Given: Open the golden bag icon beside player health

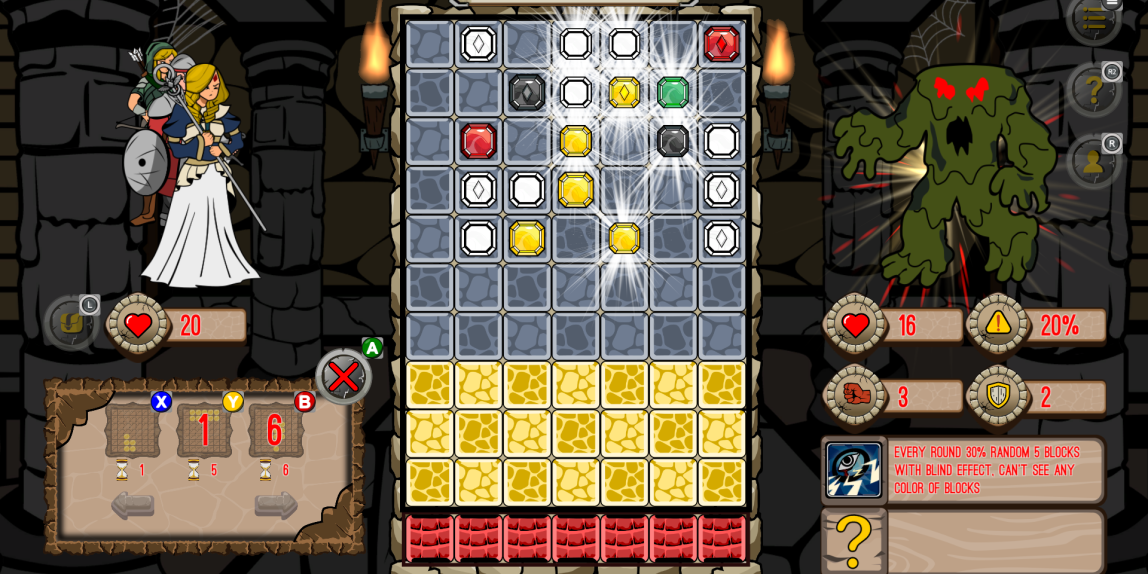Looking at the screenshot, I should (x=71, y=322).
